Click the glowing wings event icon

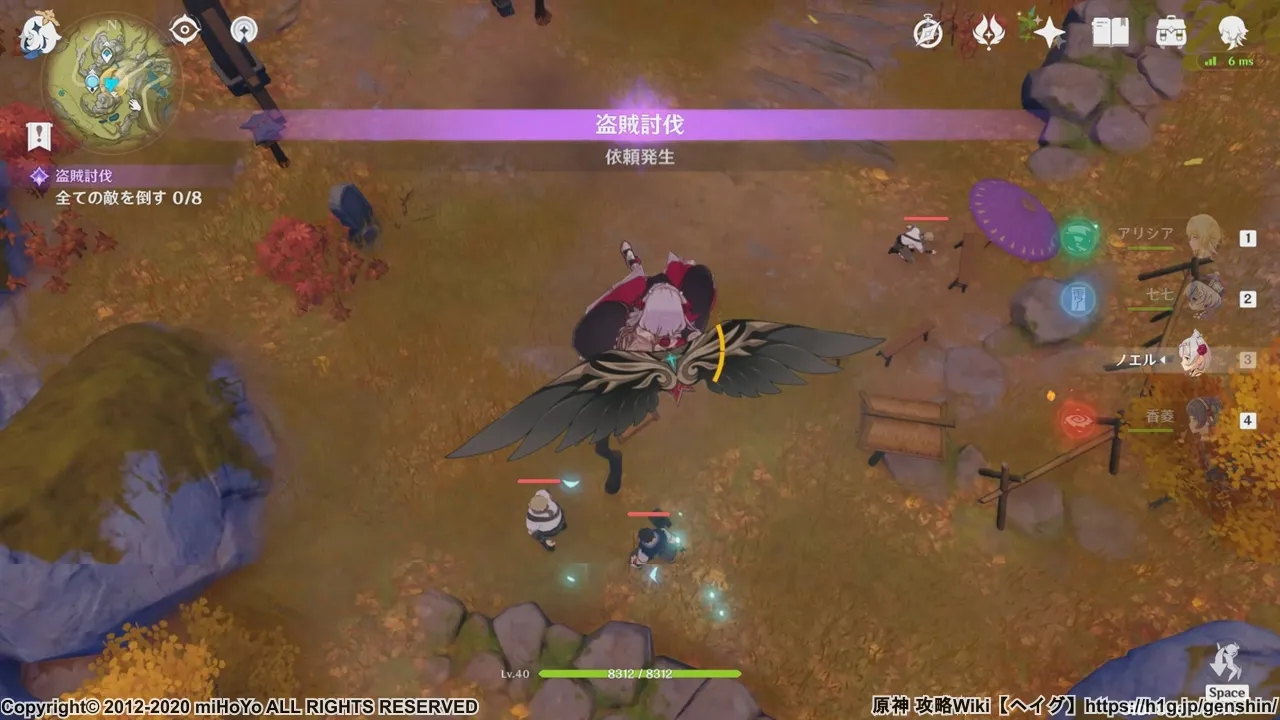tap(988, 32)
